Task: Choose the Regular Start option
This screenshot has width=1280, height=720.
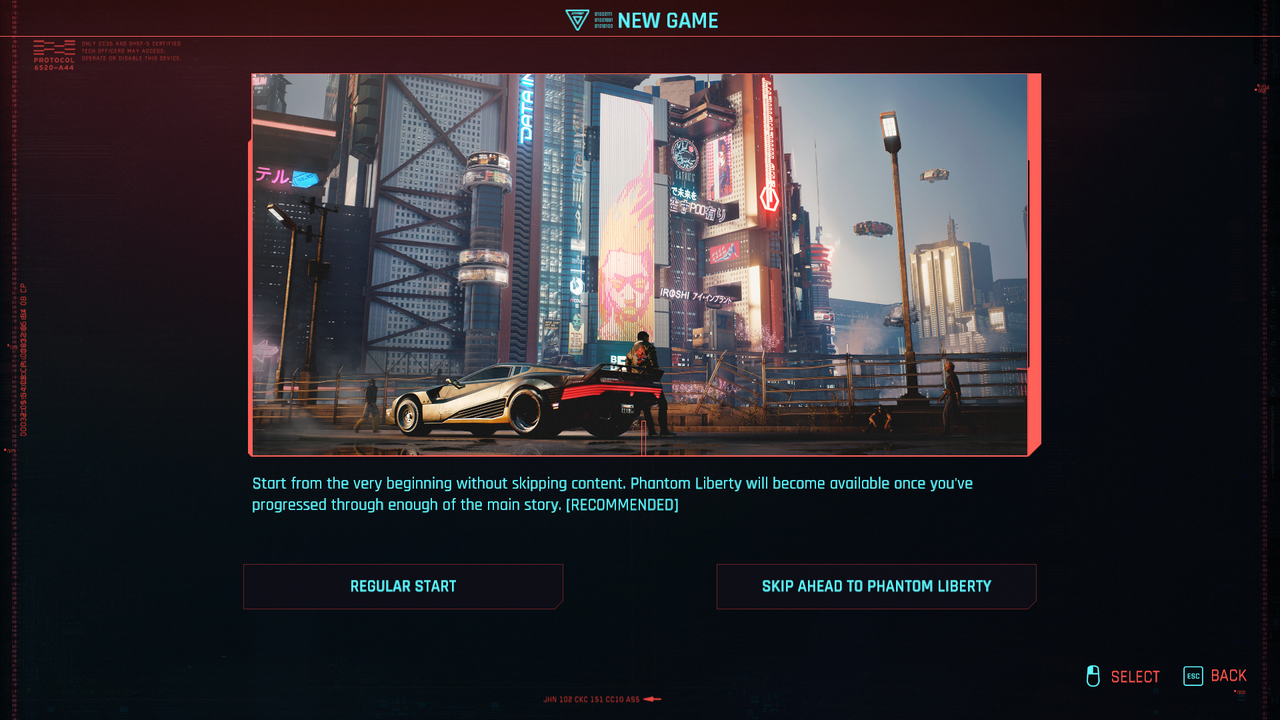Action: (403, 587)
